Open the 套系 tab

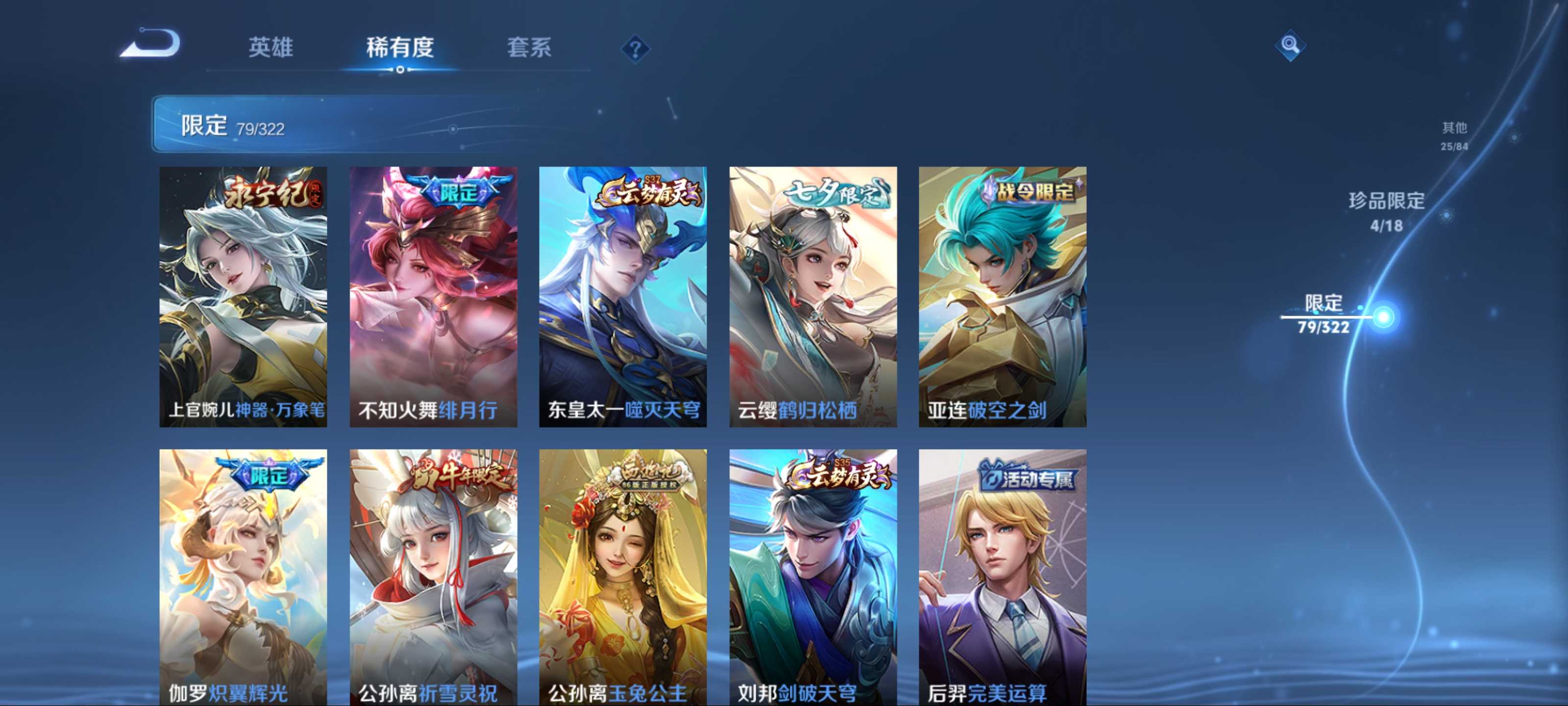pyautogui.click(x=529, y=47)
